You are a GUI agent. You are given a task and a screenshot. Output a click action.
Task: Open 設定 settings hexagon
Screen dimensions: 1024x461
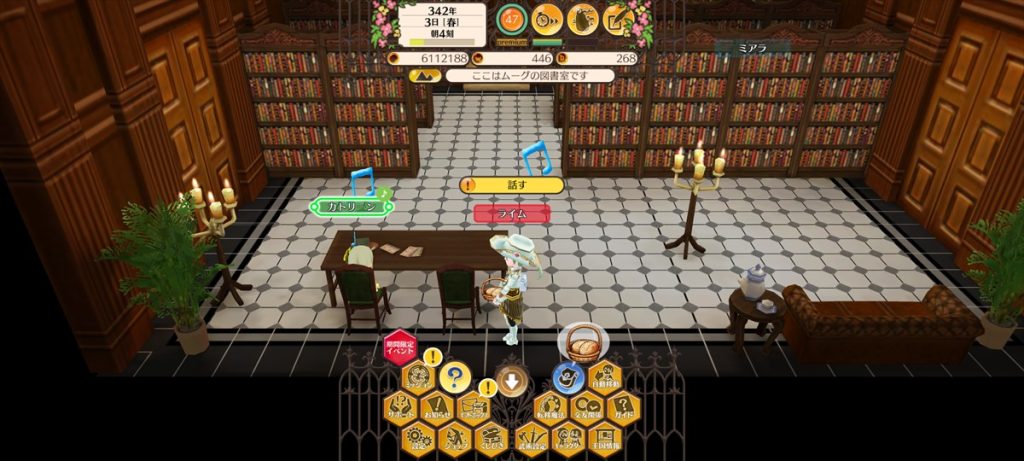419,437
